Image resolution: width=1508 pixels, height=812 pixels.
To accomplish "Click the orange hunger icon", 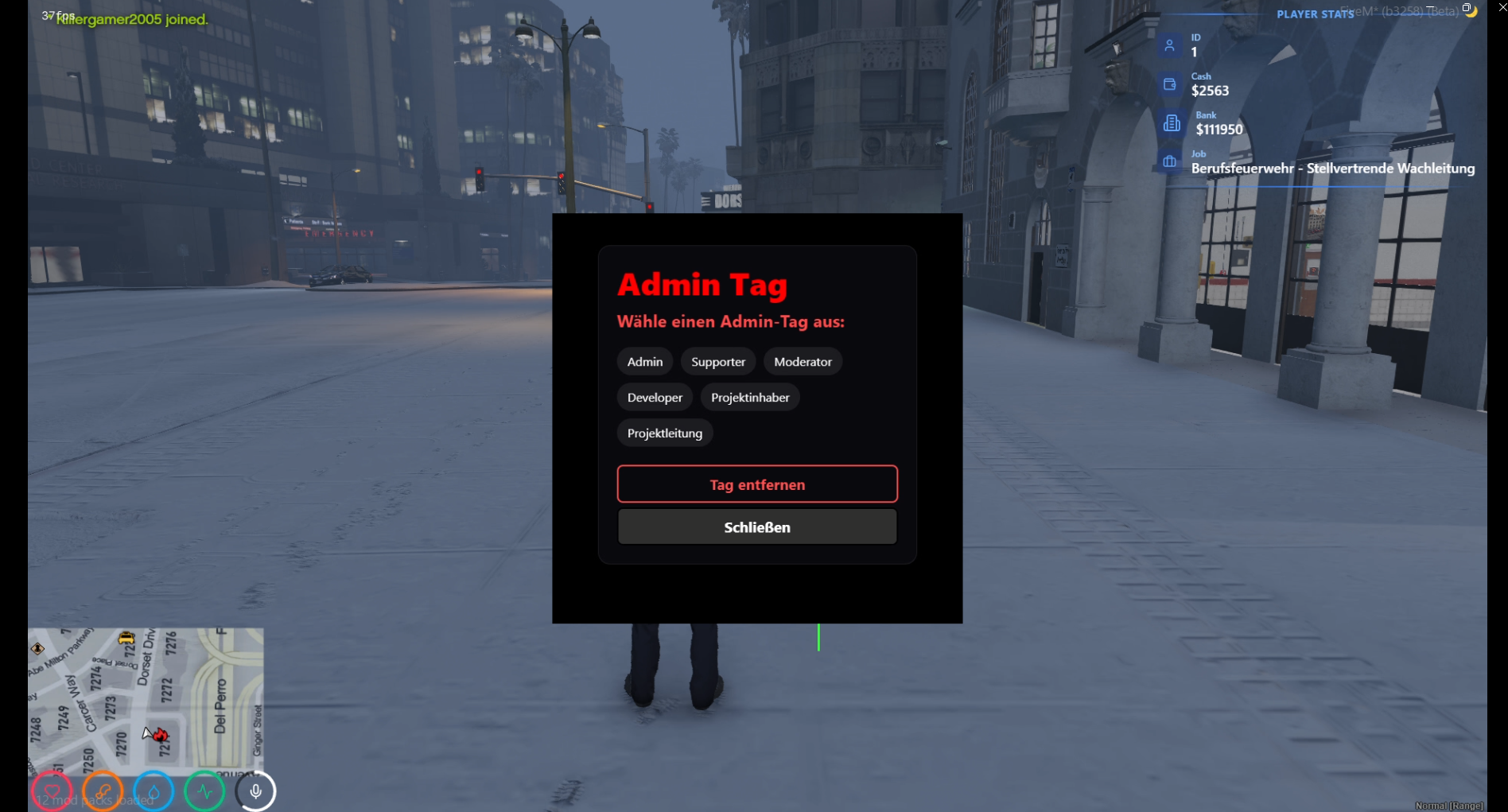I will click(x=102, y=791).
